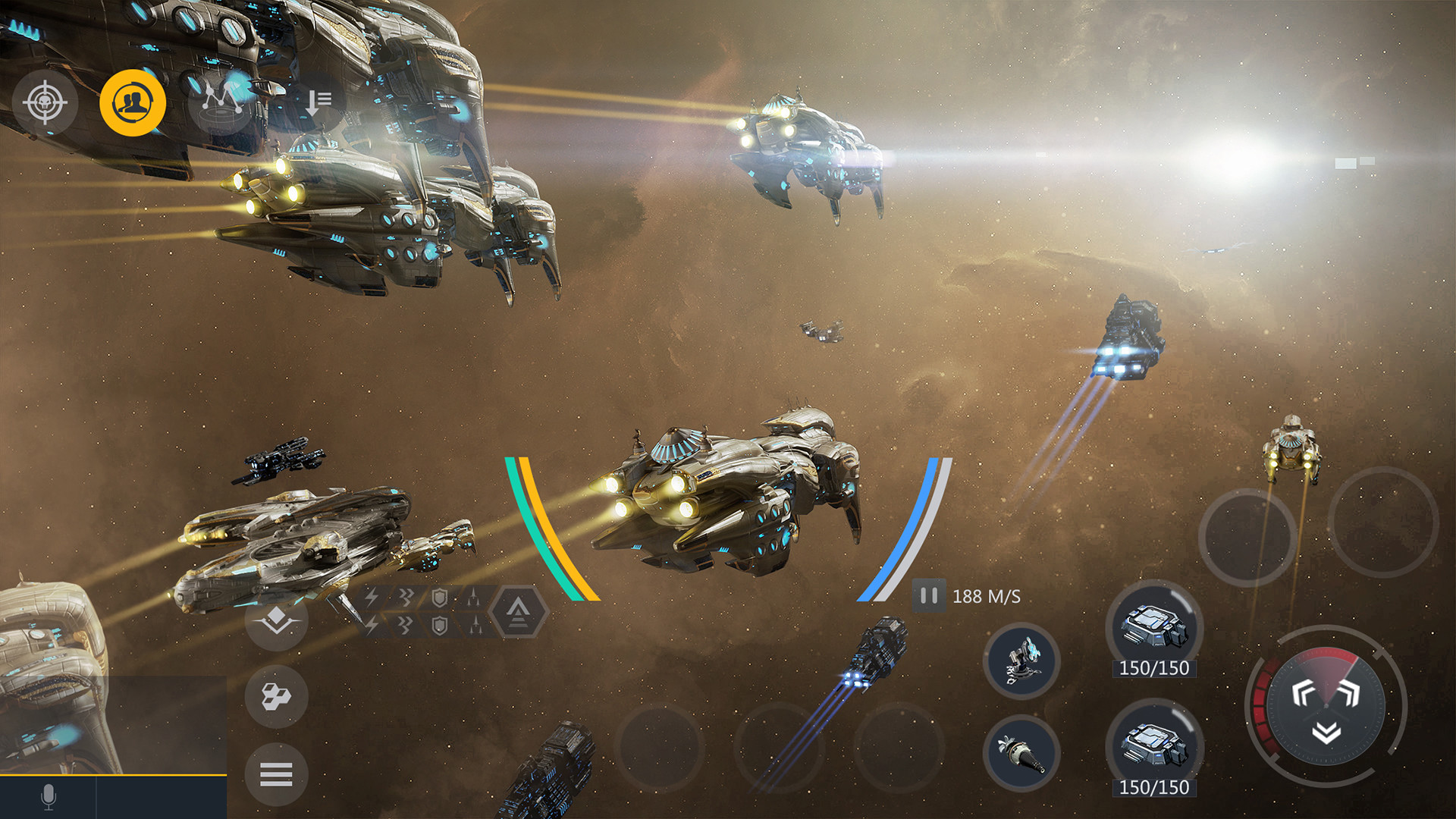Select the yellow fleet members icon

click(133, 102)
